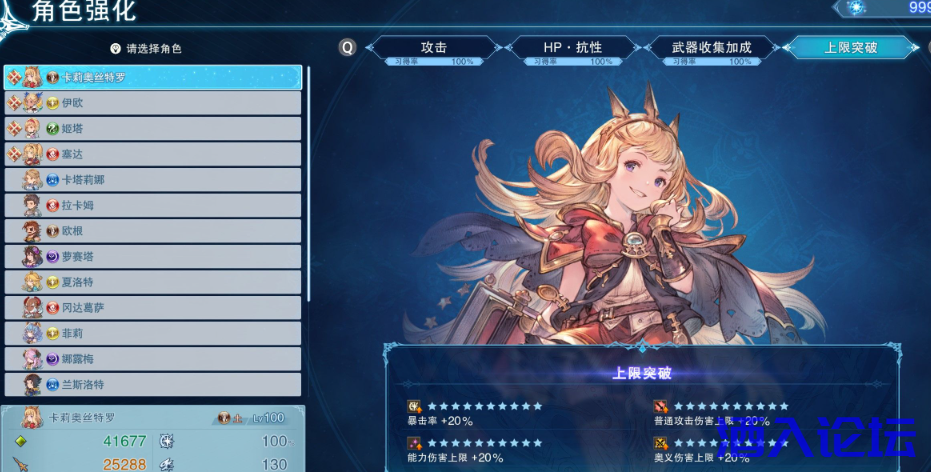This screenshot has height=472, width=931.
Task: Show the 上限突破 tab
Action: coord(850,48)
